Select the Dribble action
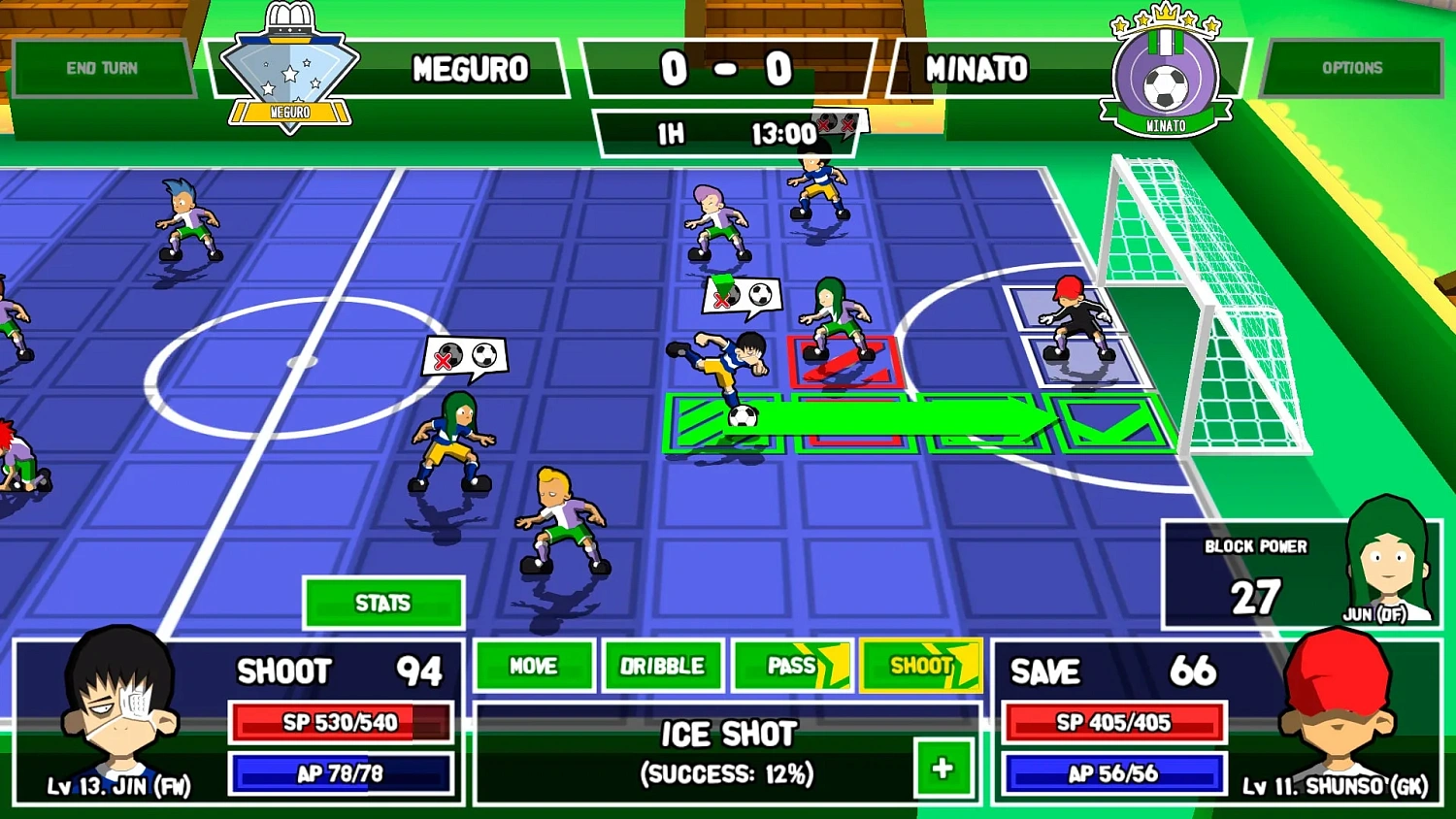 click(x=663, y=666)
